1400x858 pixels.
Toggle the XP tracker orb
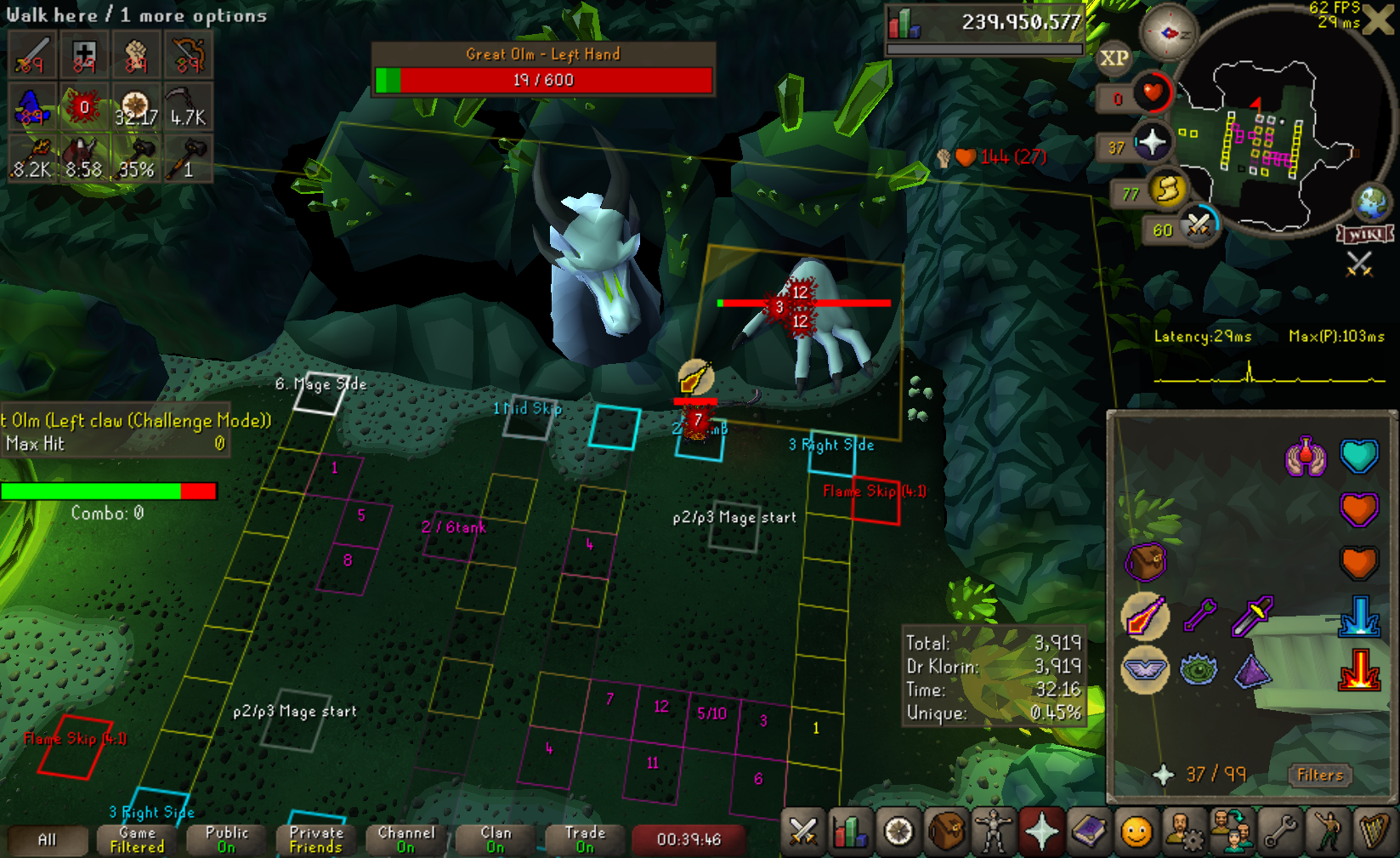1114,59
